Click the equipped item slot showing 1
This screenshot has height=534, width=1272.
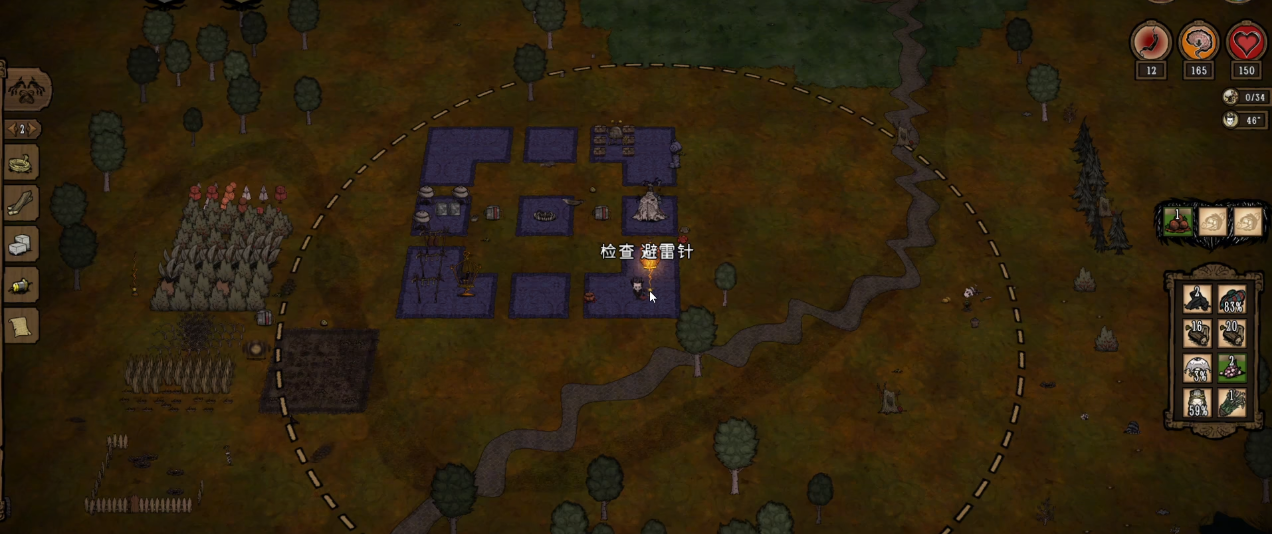pyautogui.click(x=1178, y=221)
